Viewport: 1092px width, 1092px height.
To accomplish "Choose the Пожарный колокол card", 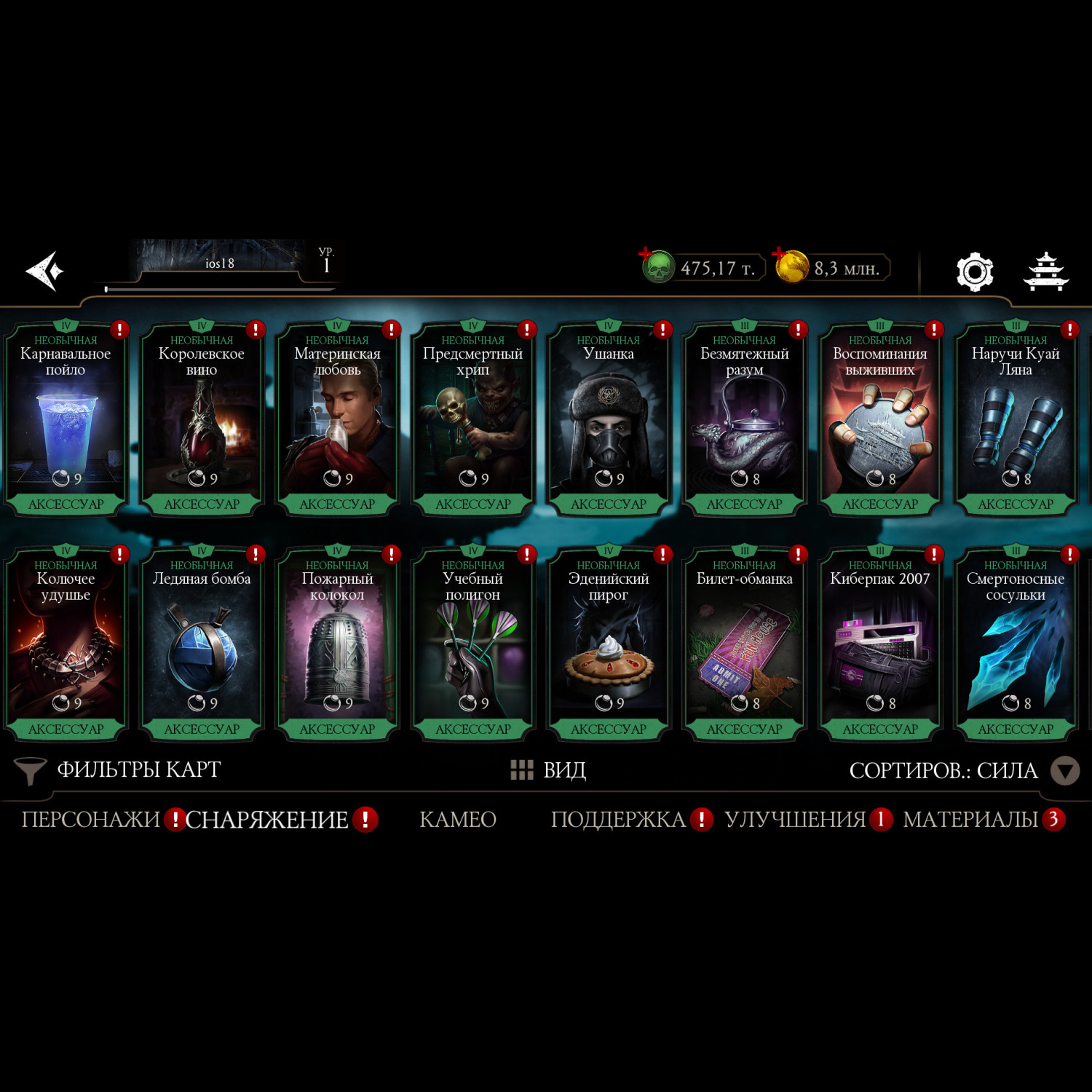I will [337, 644].
